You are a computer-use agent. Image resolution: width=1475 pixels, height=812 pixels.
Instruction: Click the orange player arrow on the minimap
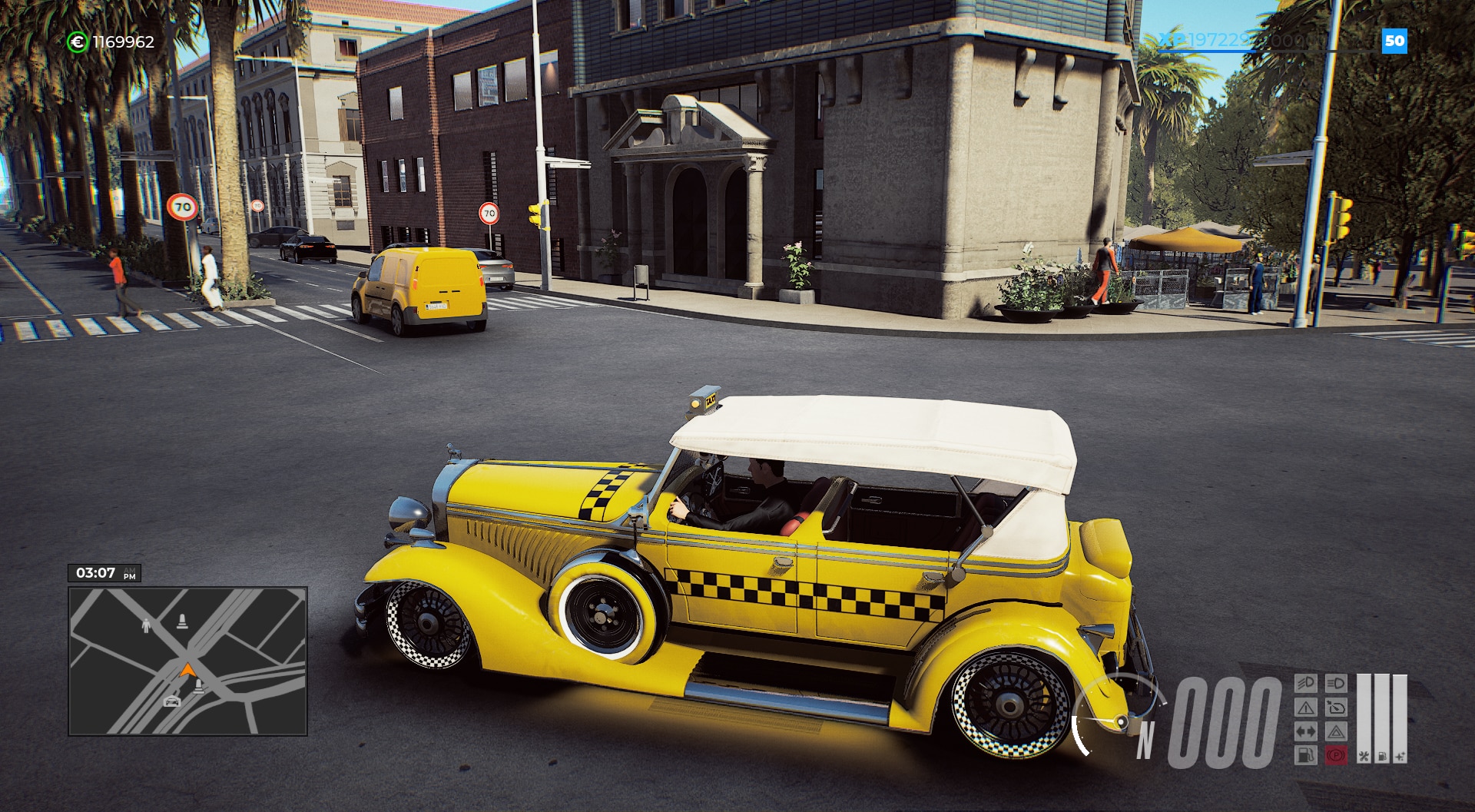pos(186,670)
